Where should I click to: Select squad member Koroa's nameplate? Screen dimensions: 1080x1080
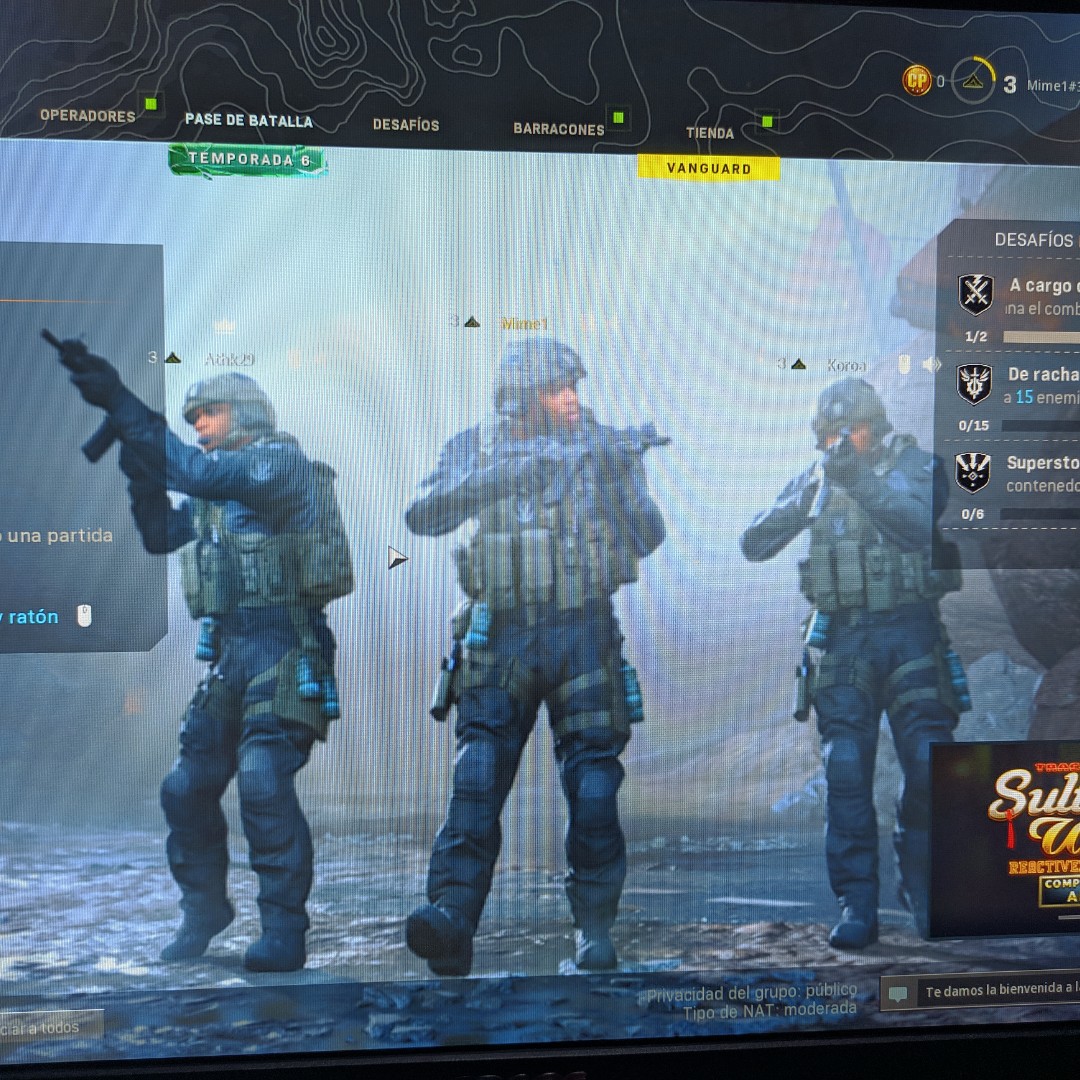click(x=846, y=365)
